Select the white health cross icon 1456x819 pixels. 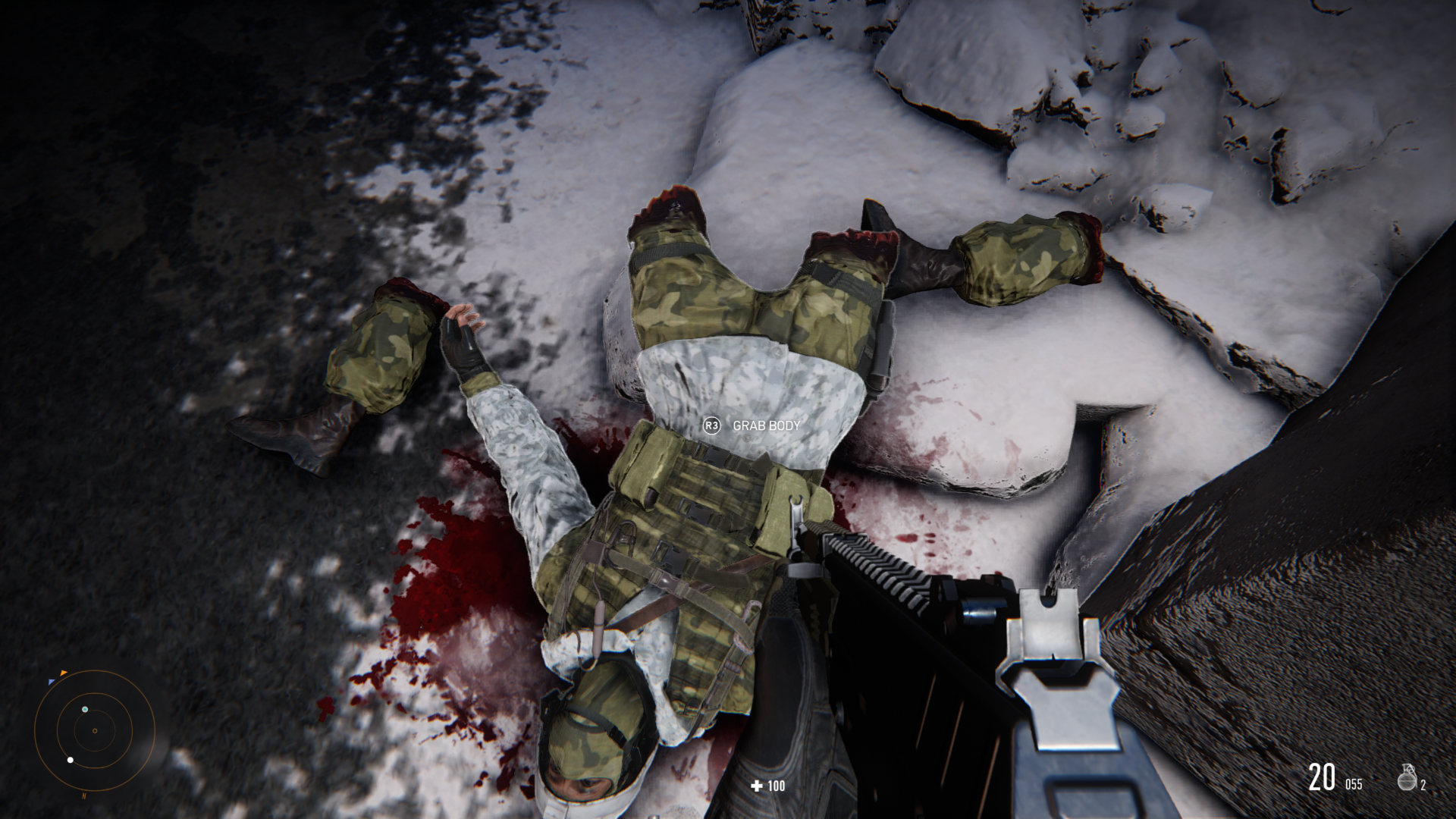point(755,786)
